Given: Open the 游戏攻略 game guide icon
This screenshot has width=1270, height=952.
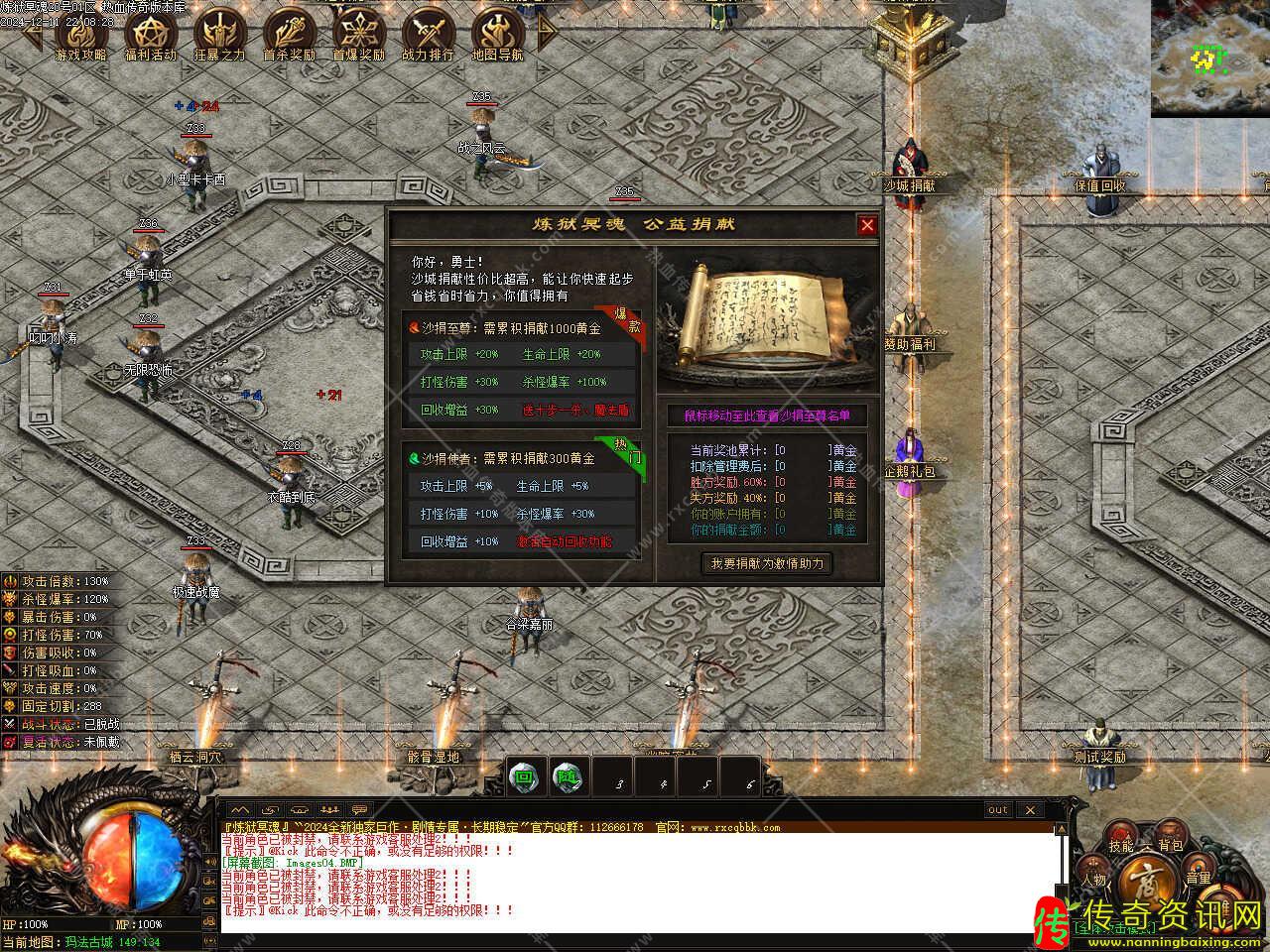Looking at the screenshot, I should coord(80,36).
